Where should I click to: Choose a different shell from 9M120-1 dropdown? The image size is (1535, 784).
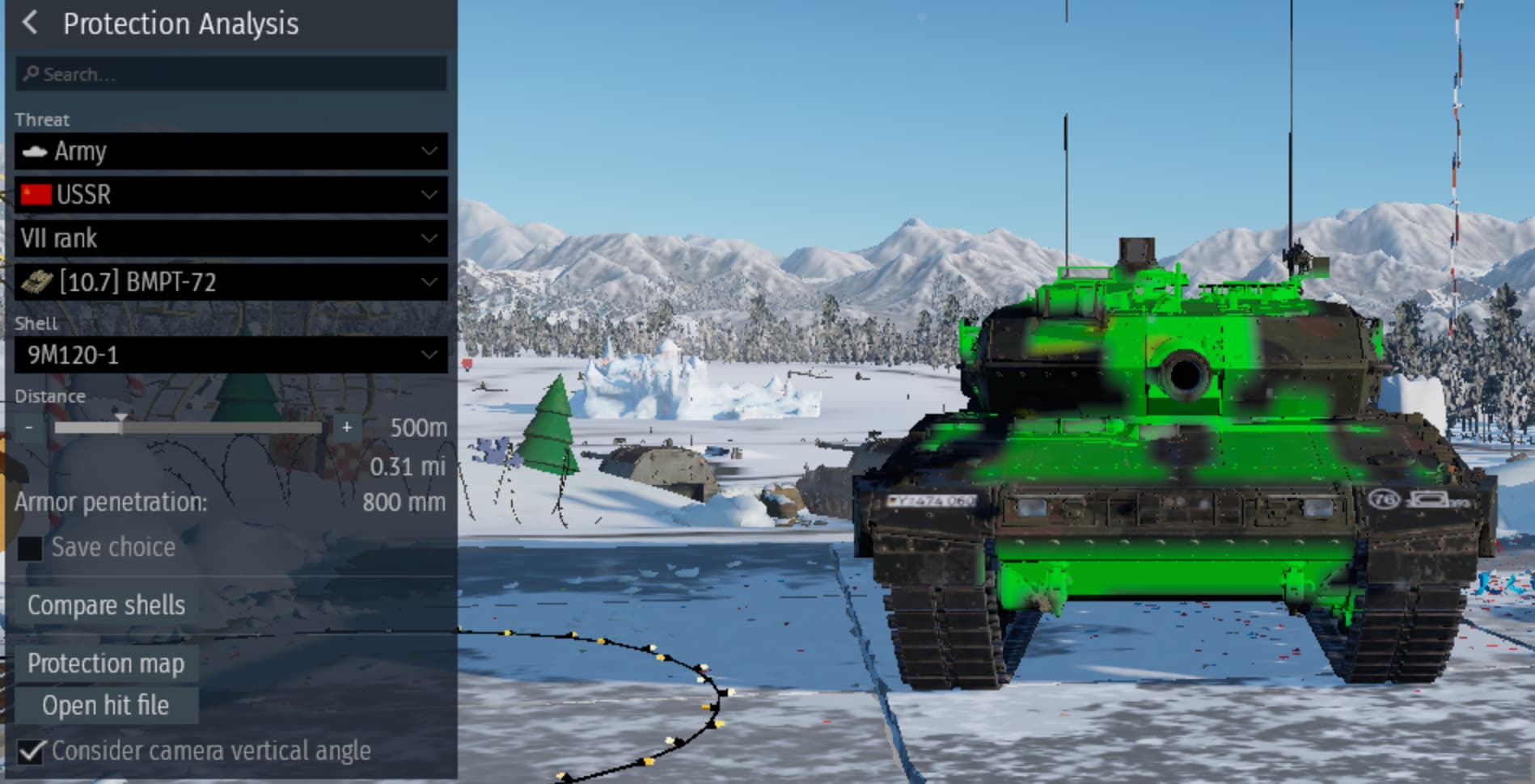pyautogui.click(x=230, y=355)
